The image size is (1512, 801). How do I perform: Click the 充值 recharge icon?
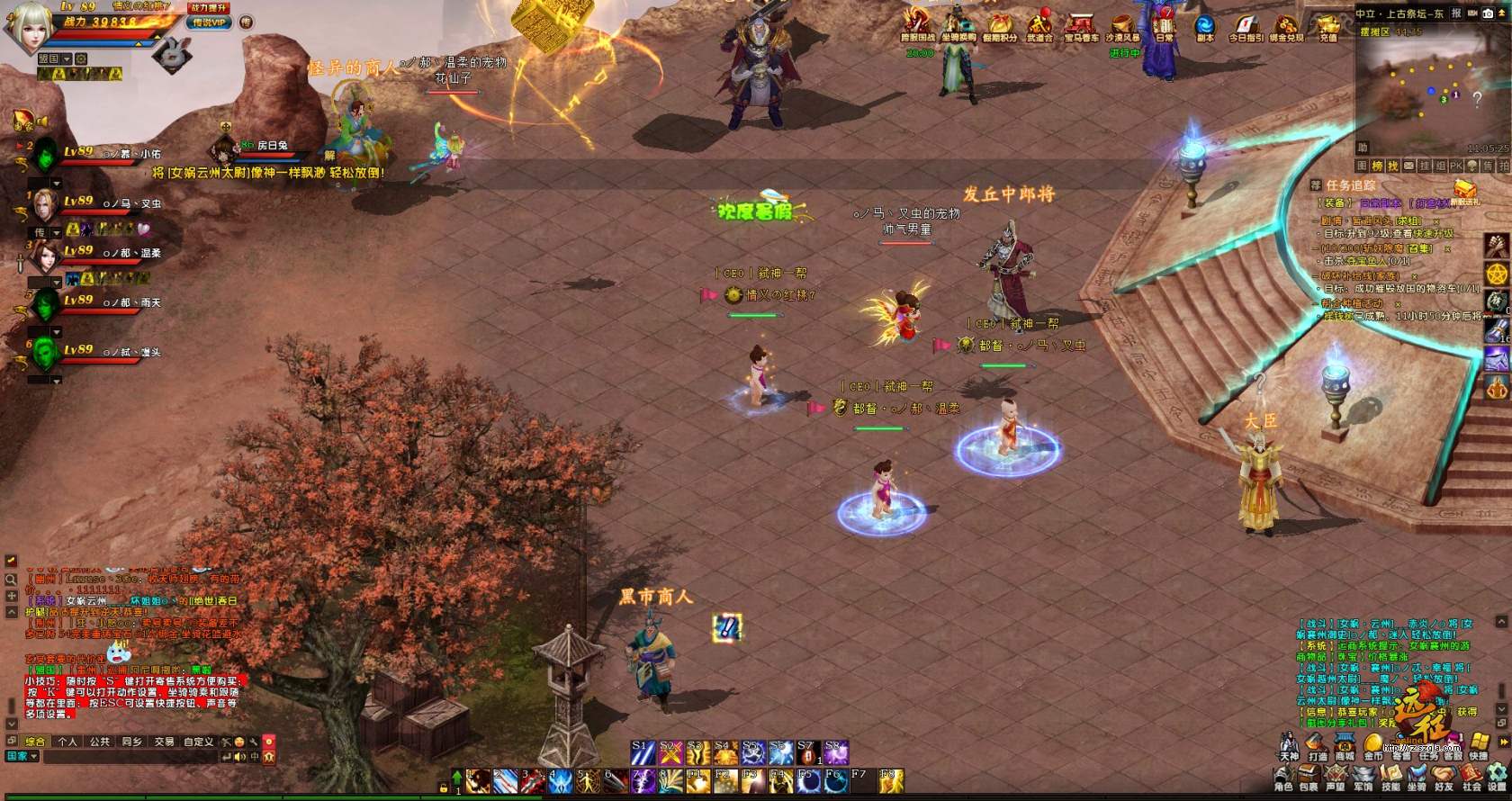1327,26
